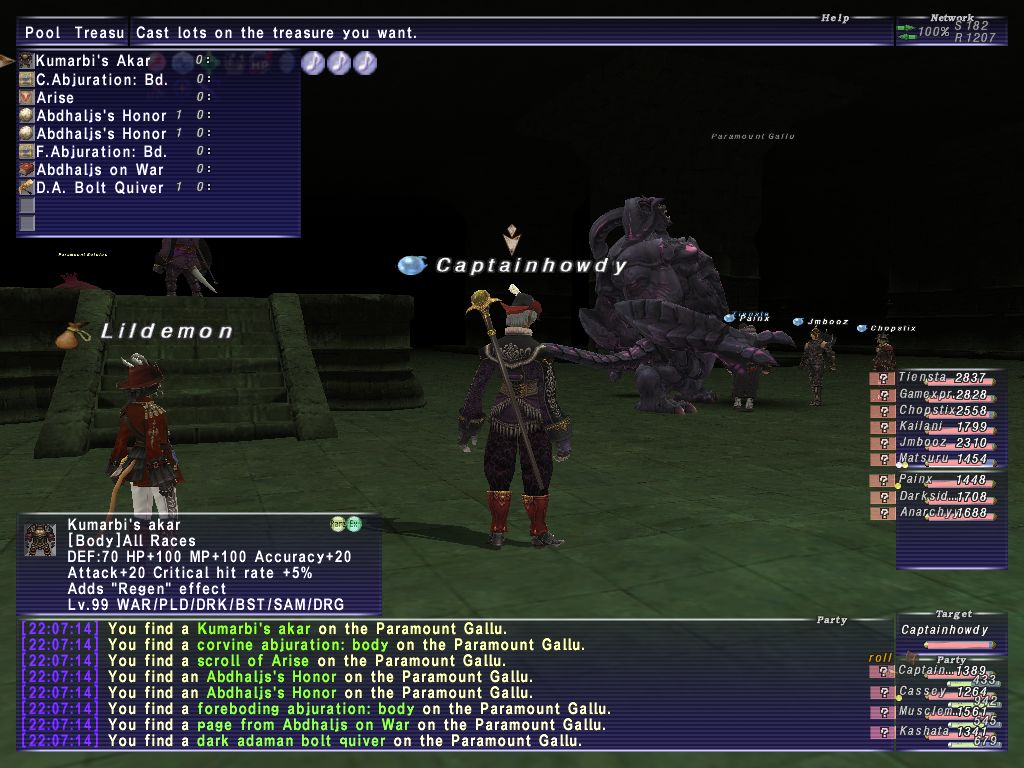Choose the D.A. Bolt Quiver entry
Viewport: 1024px width, 768px height.
(100, 188)
